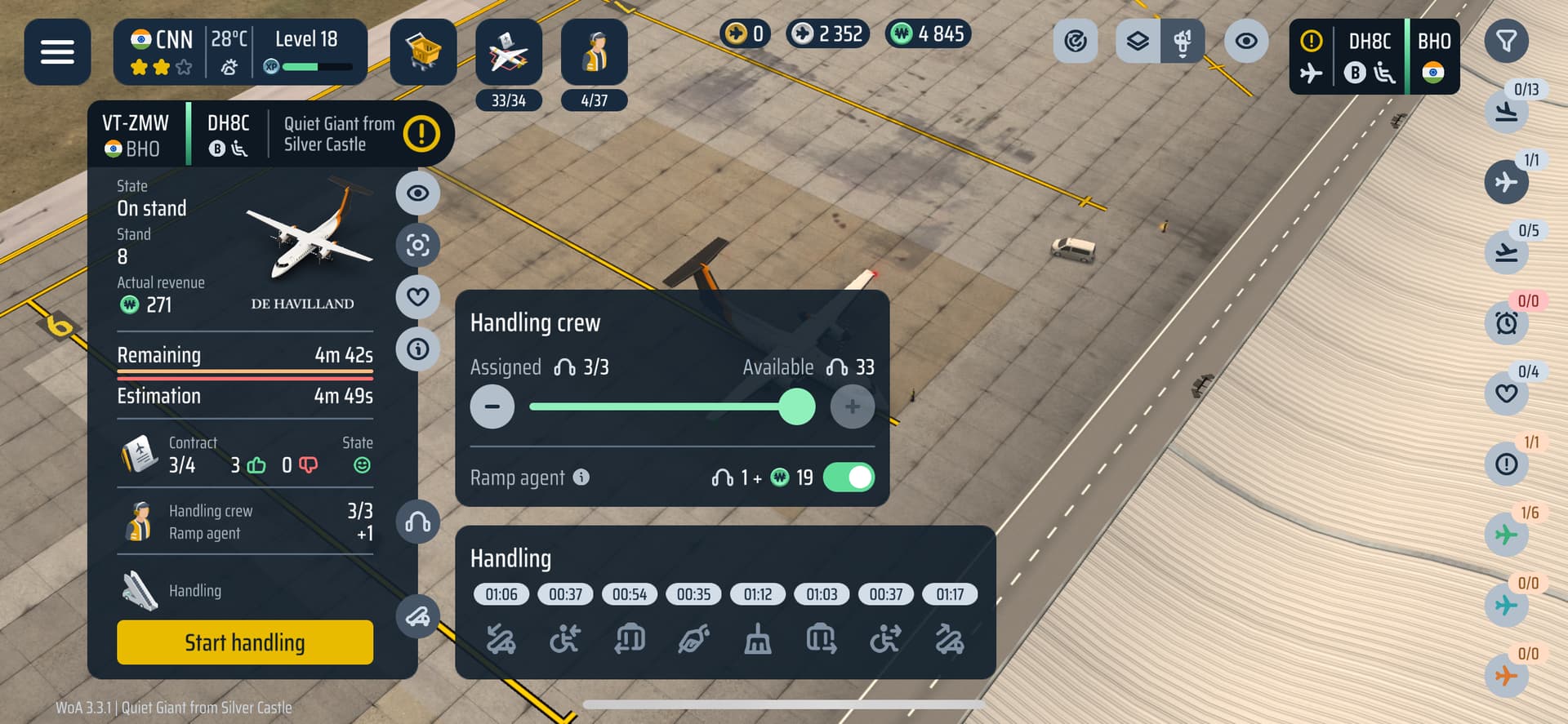Open the CNN airport level 18 panel
This screenshot has width=1568, height=724.
tap(240, 52)
